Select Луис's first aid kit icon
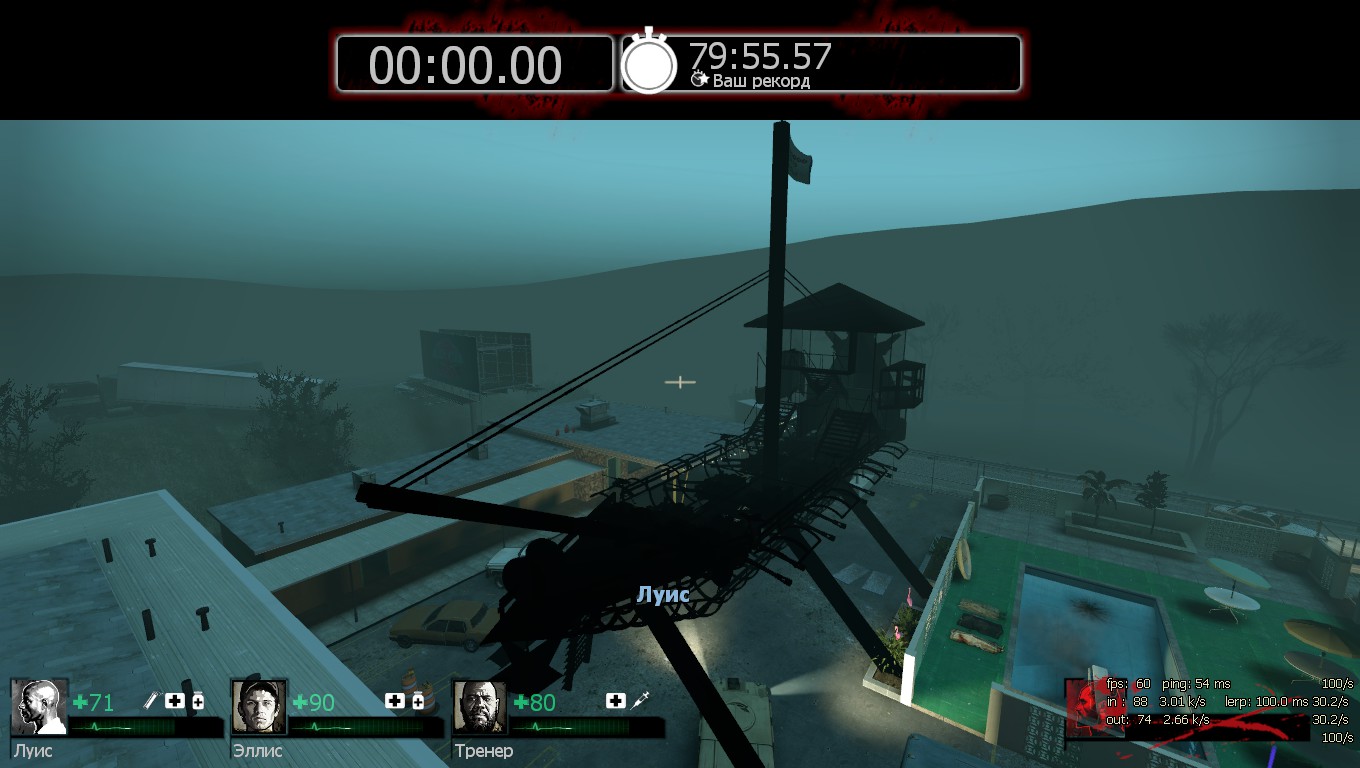Viewport: 1360px width, 768px height. [175, 701]
